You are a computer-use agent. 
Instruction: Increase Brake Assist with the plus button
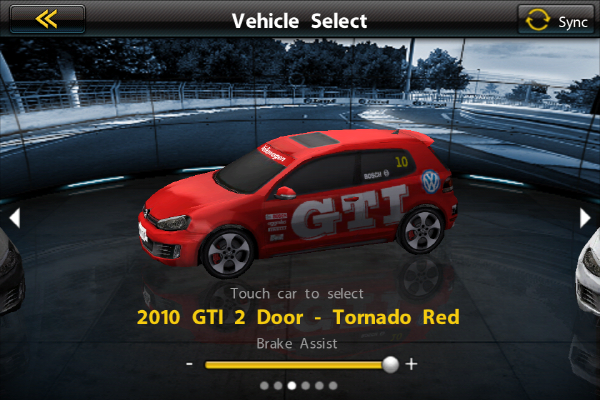(x=411, y=364)
